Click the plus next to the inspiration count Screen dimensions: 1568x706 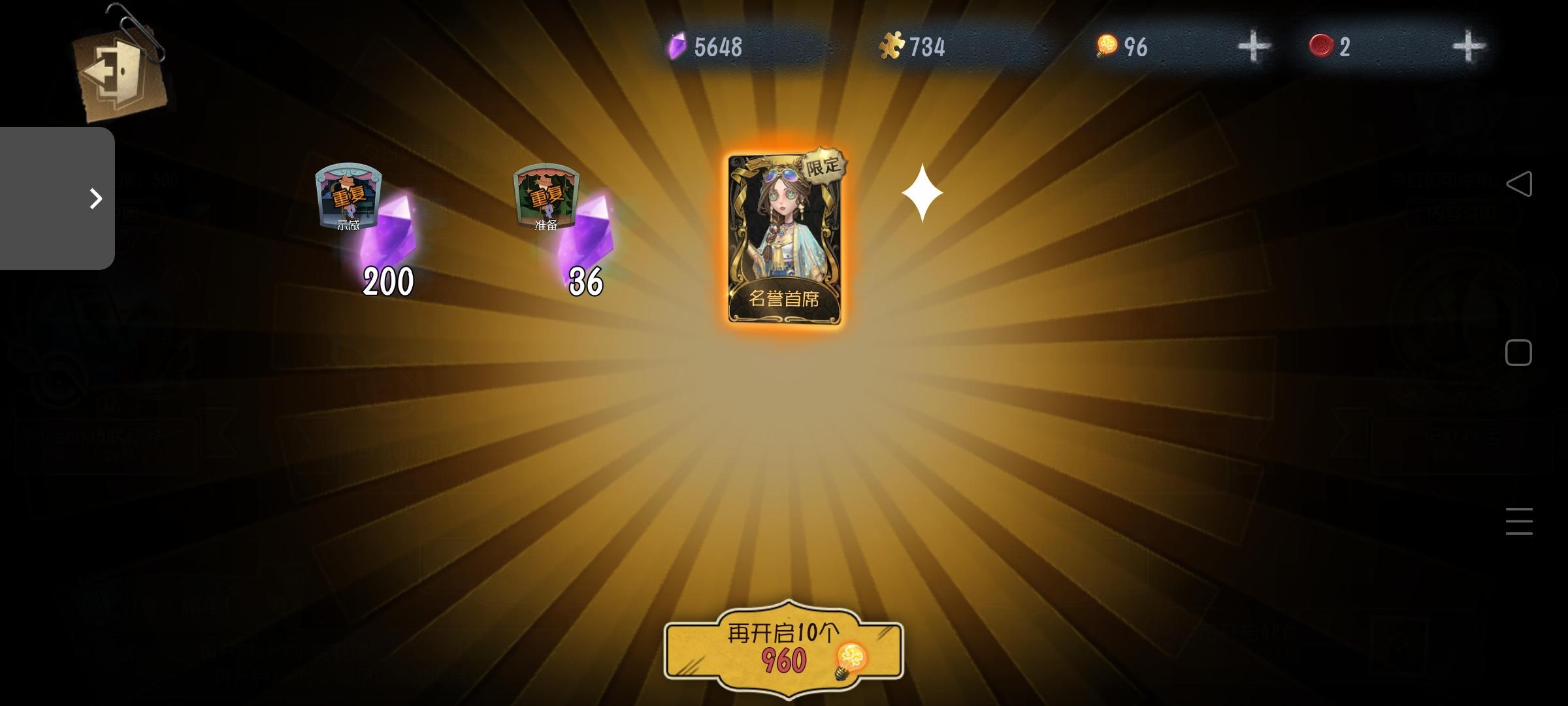(x=1256, y=44)
